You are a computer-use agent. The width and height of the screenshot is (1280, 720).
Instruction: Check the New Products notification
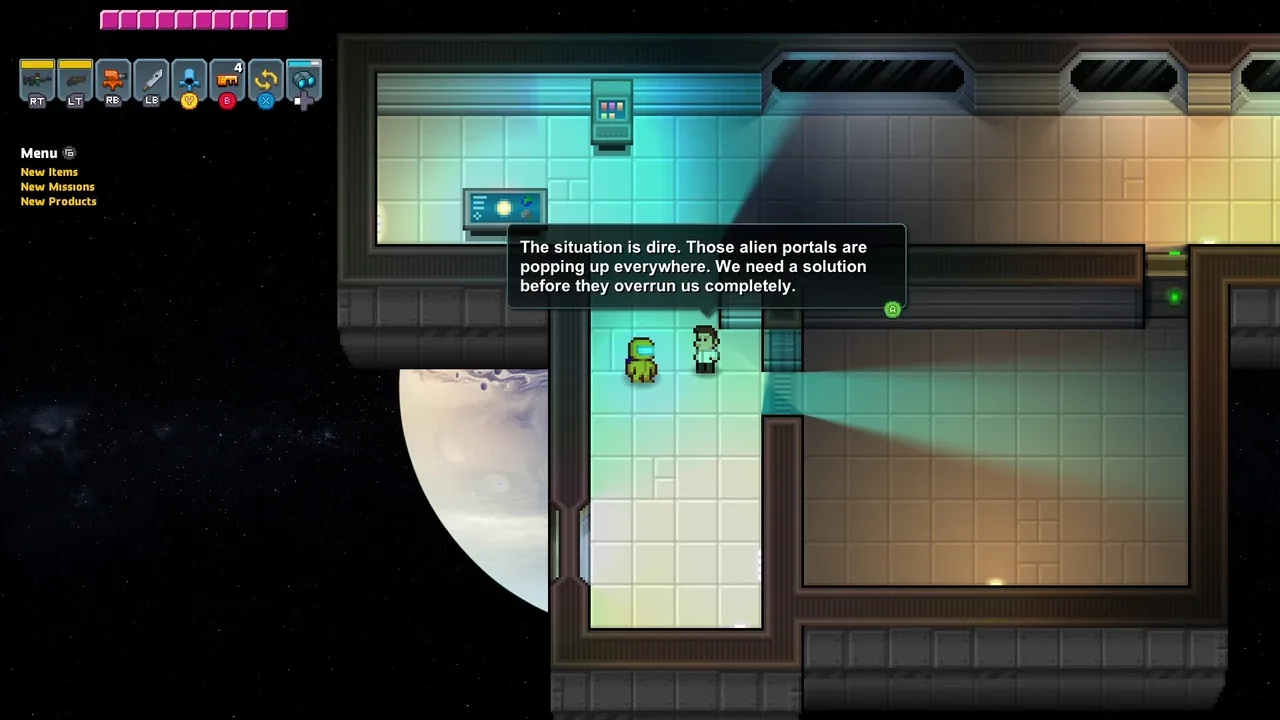point(59,201)
